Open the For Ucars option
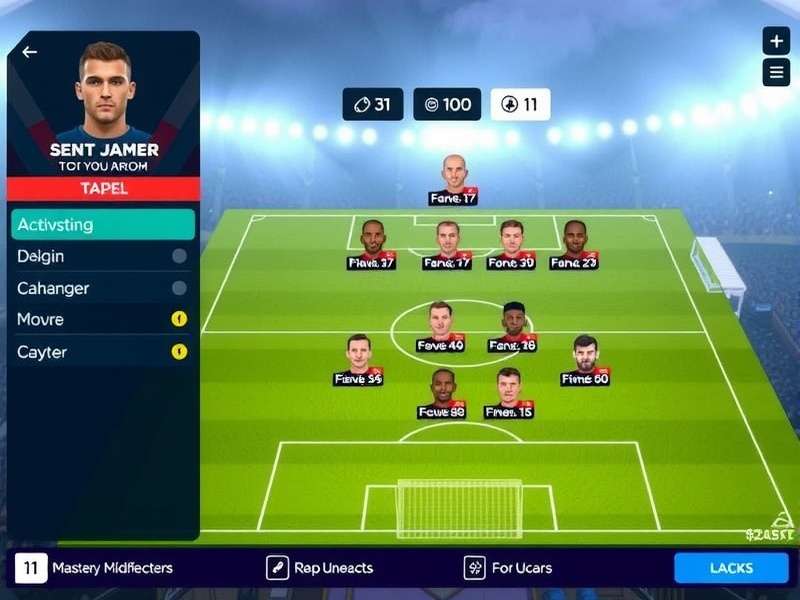This screenshot has width=800, height=600. (509, 568)
